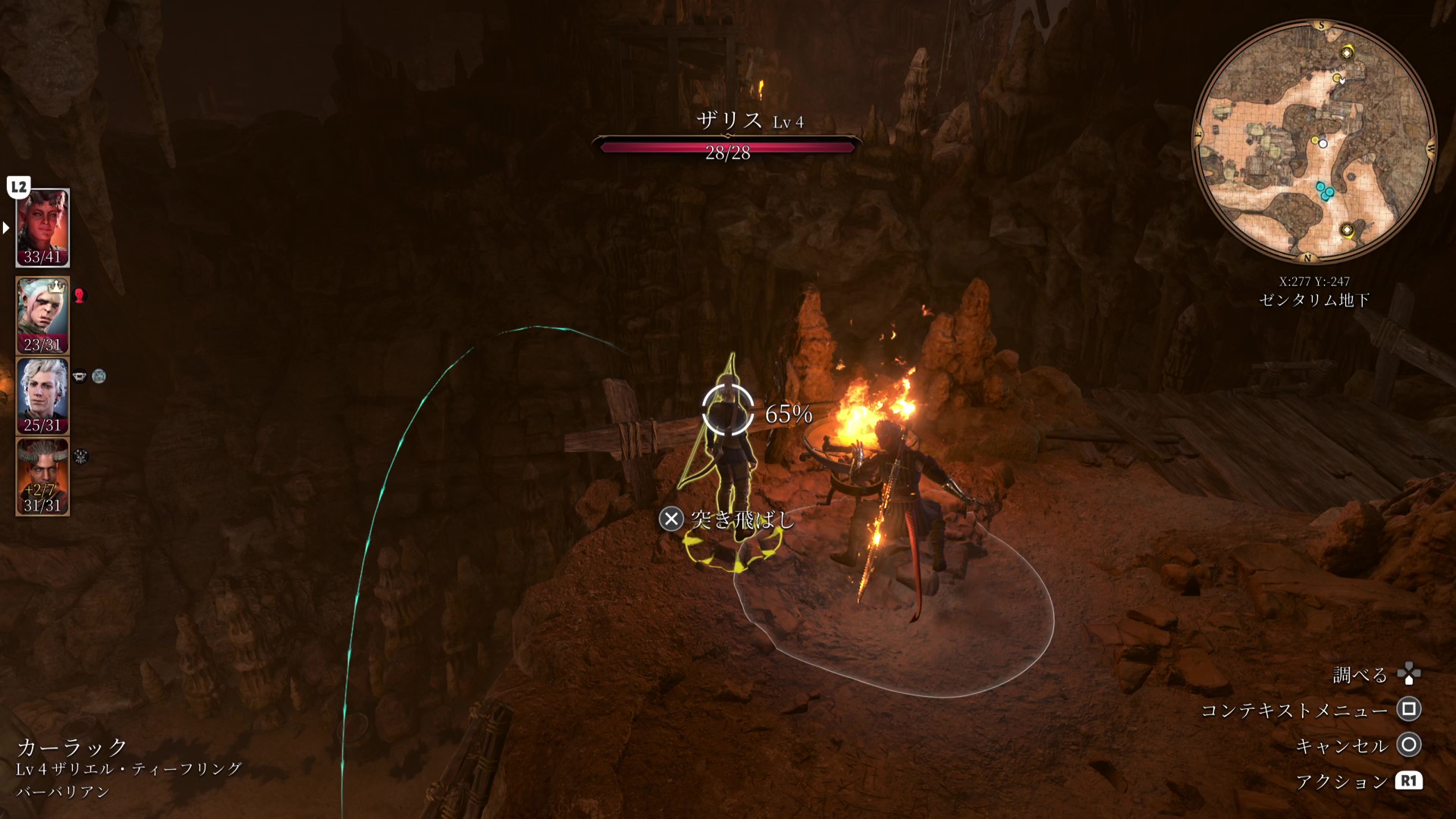1456x819 pixels.
Task: Choose the crowned party member with 23/31 HP
Action: (42, 315)
